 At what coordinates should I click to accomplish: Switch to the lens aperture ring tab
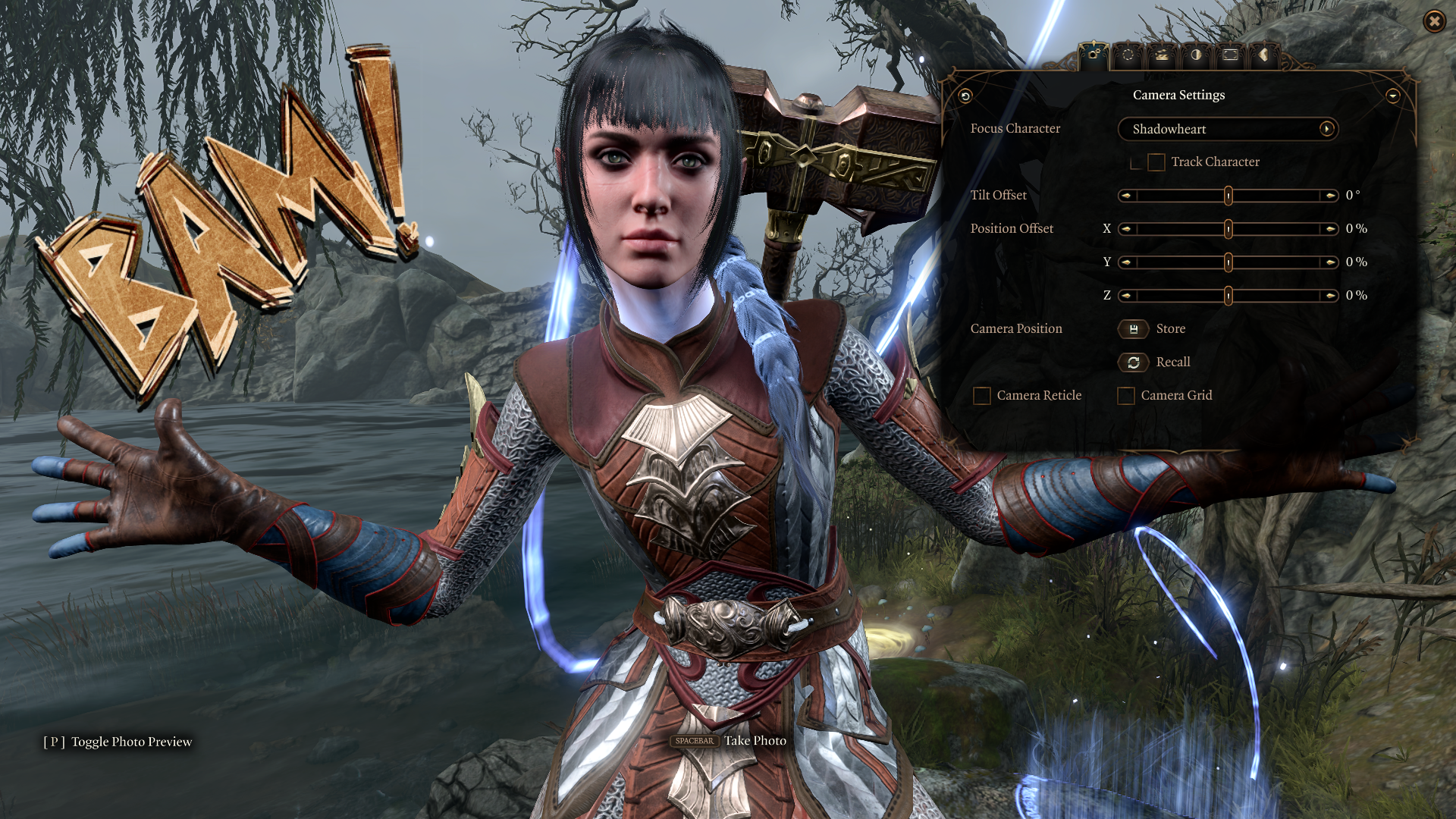tap(1128, 55)
